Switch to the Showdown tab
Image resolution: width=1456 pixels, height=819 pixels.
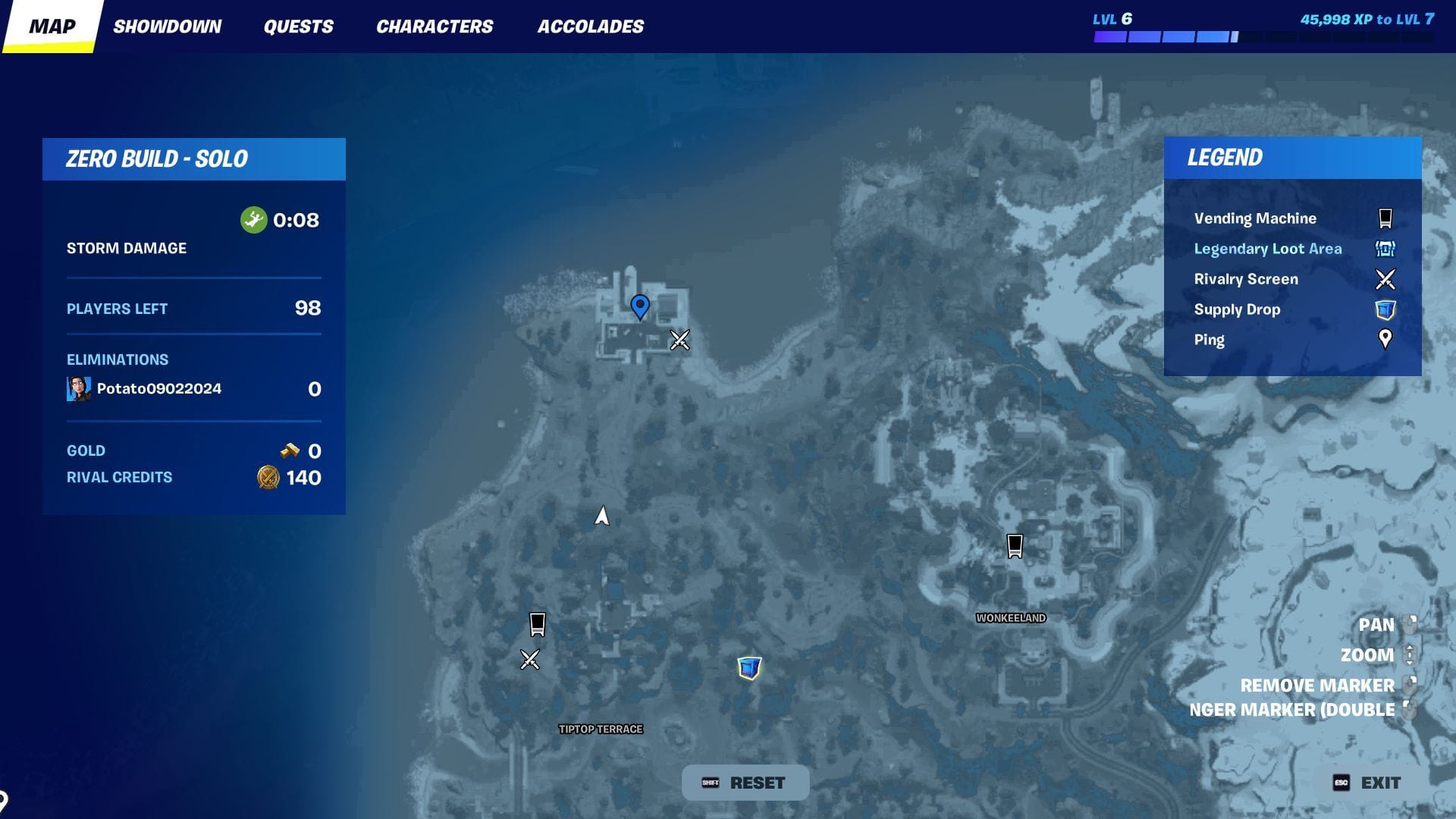click(x=167, y=27)
